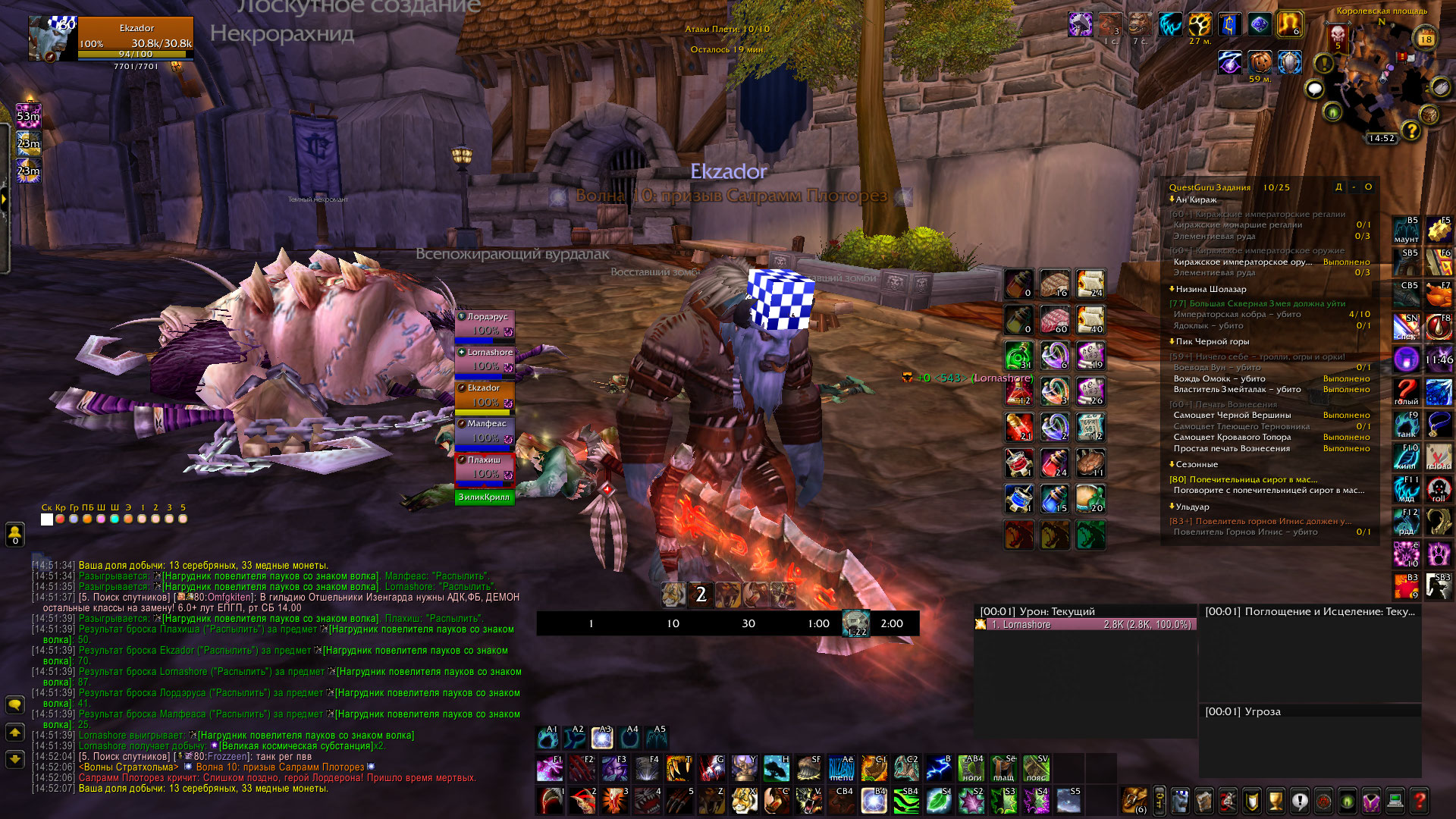Open the backpack bag showing (6)

coord(1134,800)
